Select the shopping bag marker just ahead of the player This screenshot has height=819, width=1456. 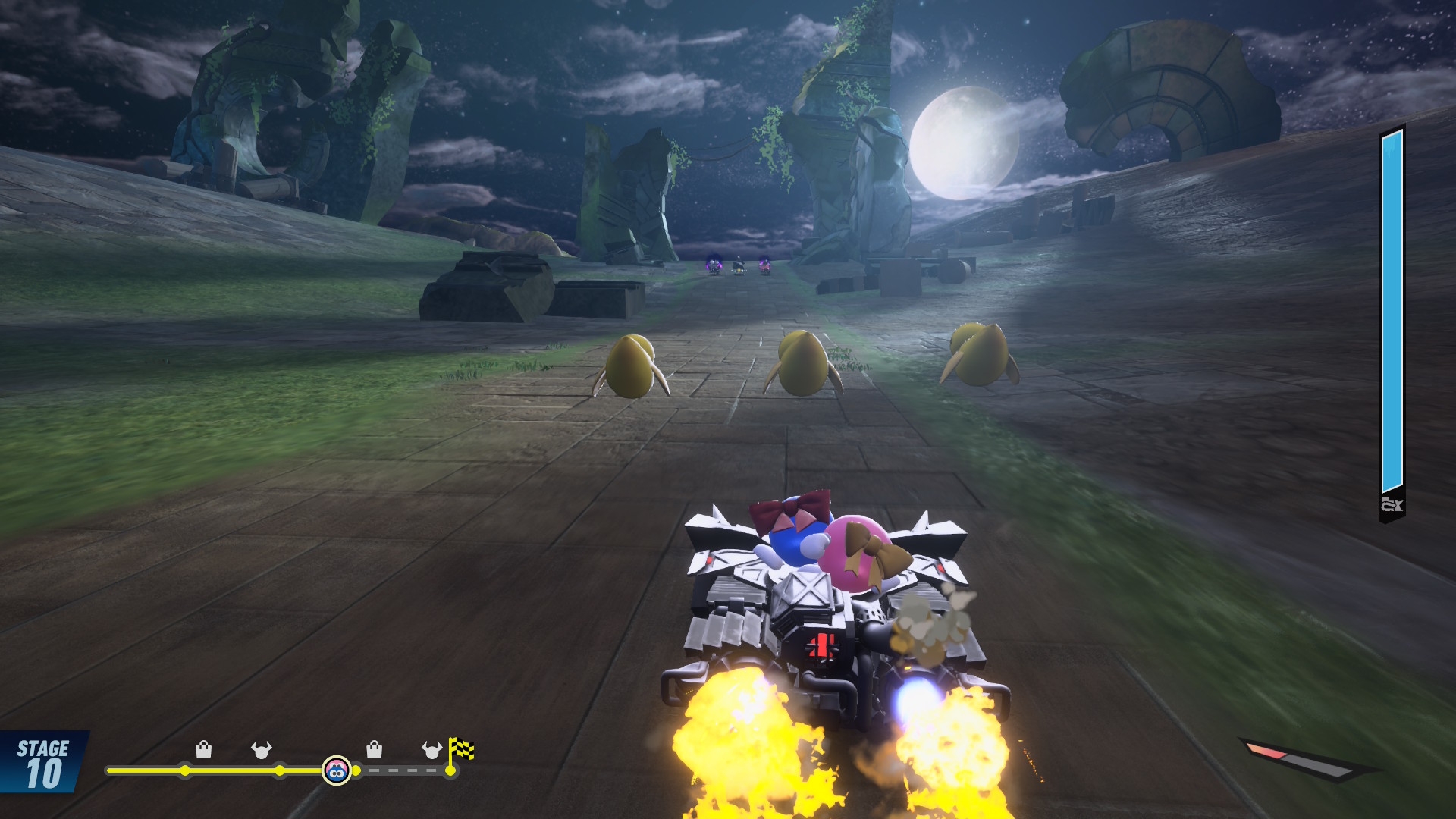[374, 750]
